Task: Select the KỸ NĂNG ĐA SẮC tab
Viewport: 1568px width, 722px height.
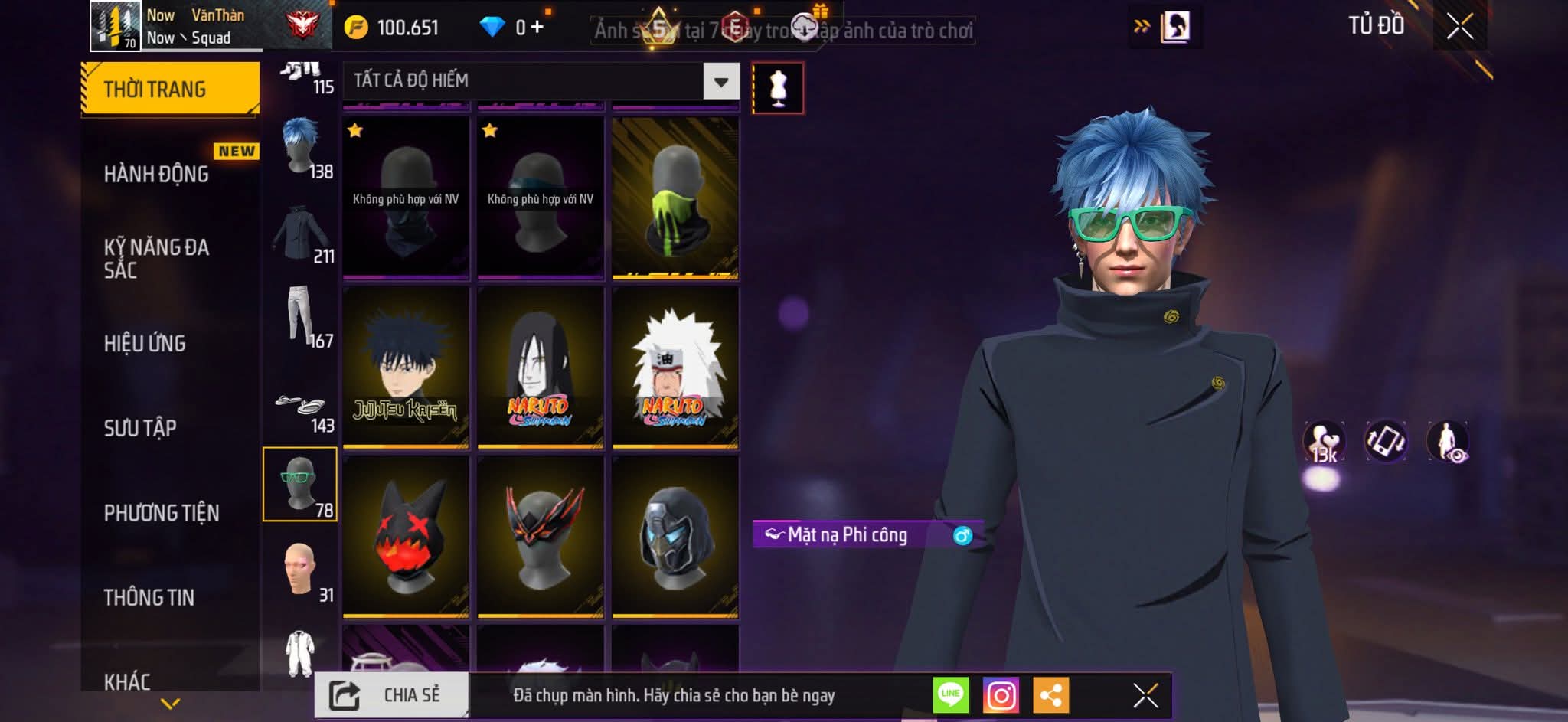Action: pyautogui.click(x=157, y=258)
